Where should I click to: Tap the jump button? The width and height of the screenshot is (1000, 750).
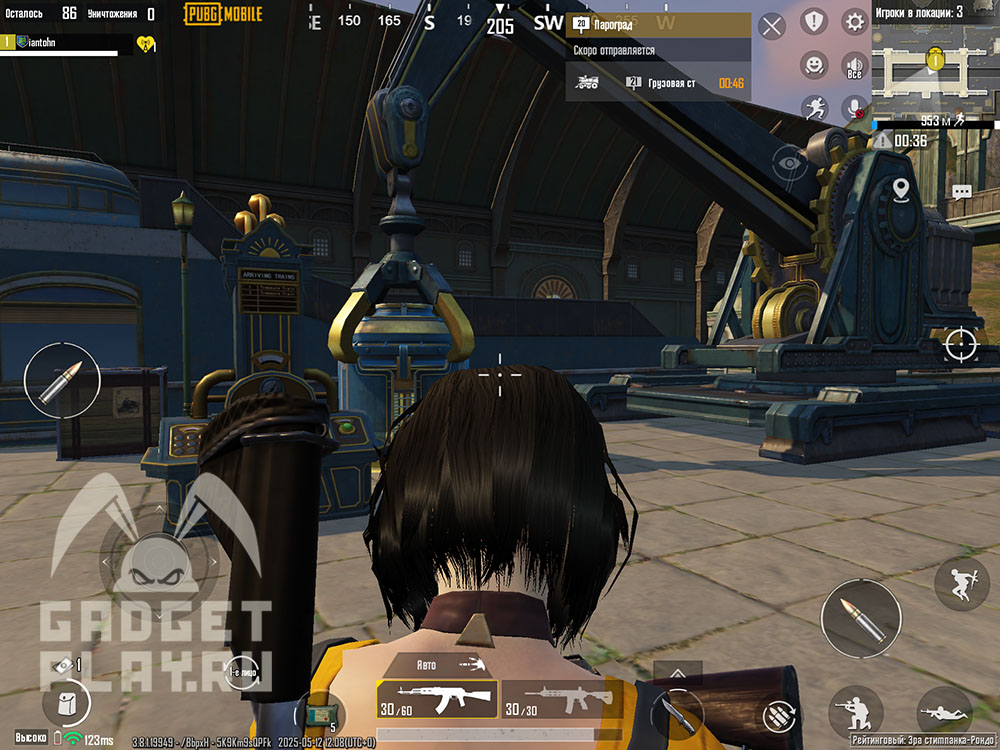pyautogui.click(x=961, y=584)
